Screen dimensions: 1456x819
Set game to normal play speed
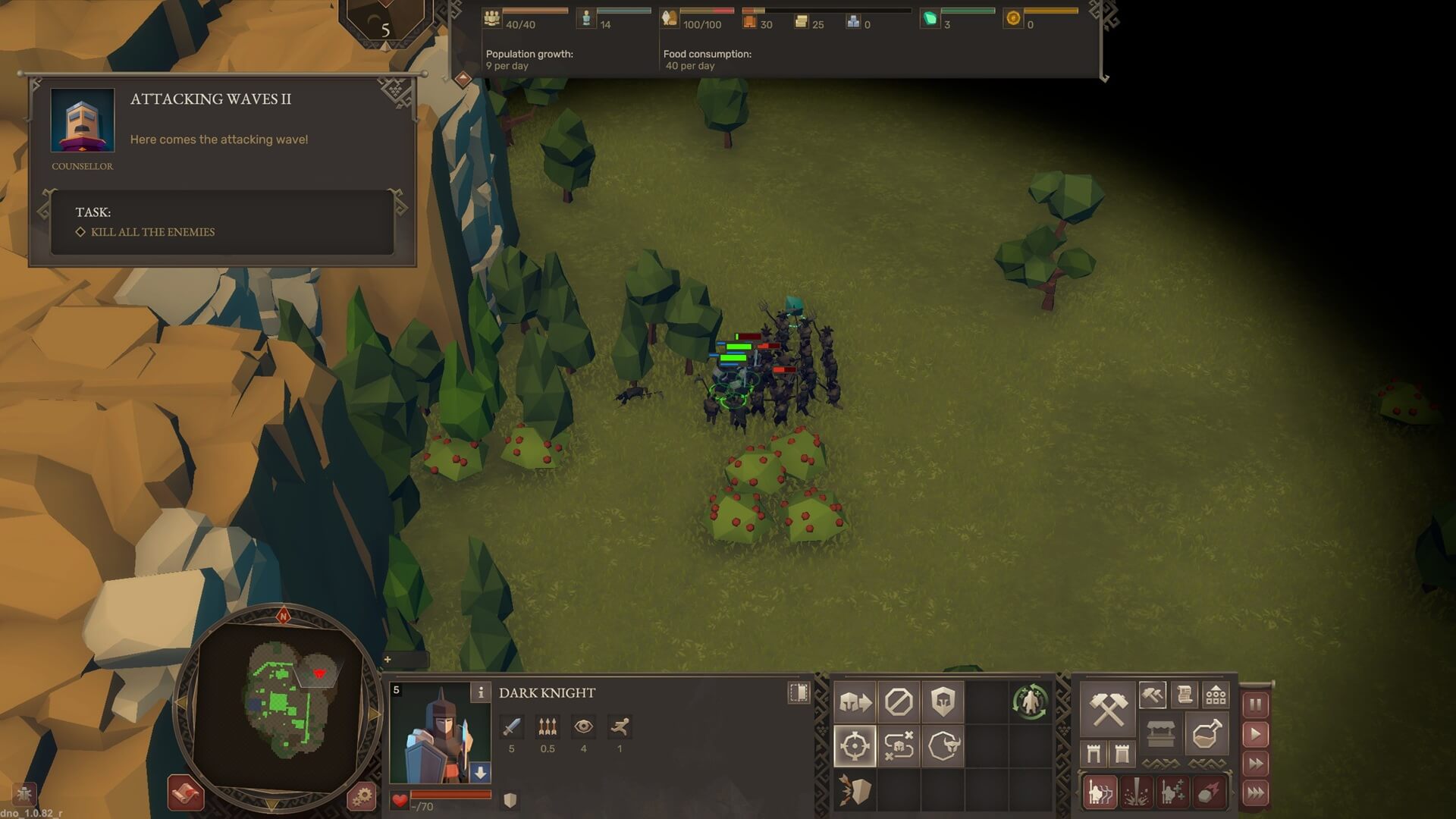click(x=1256, y=734)
